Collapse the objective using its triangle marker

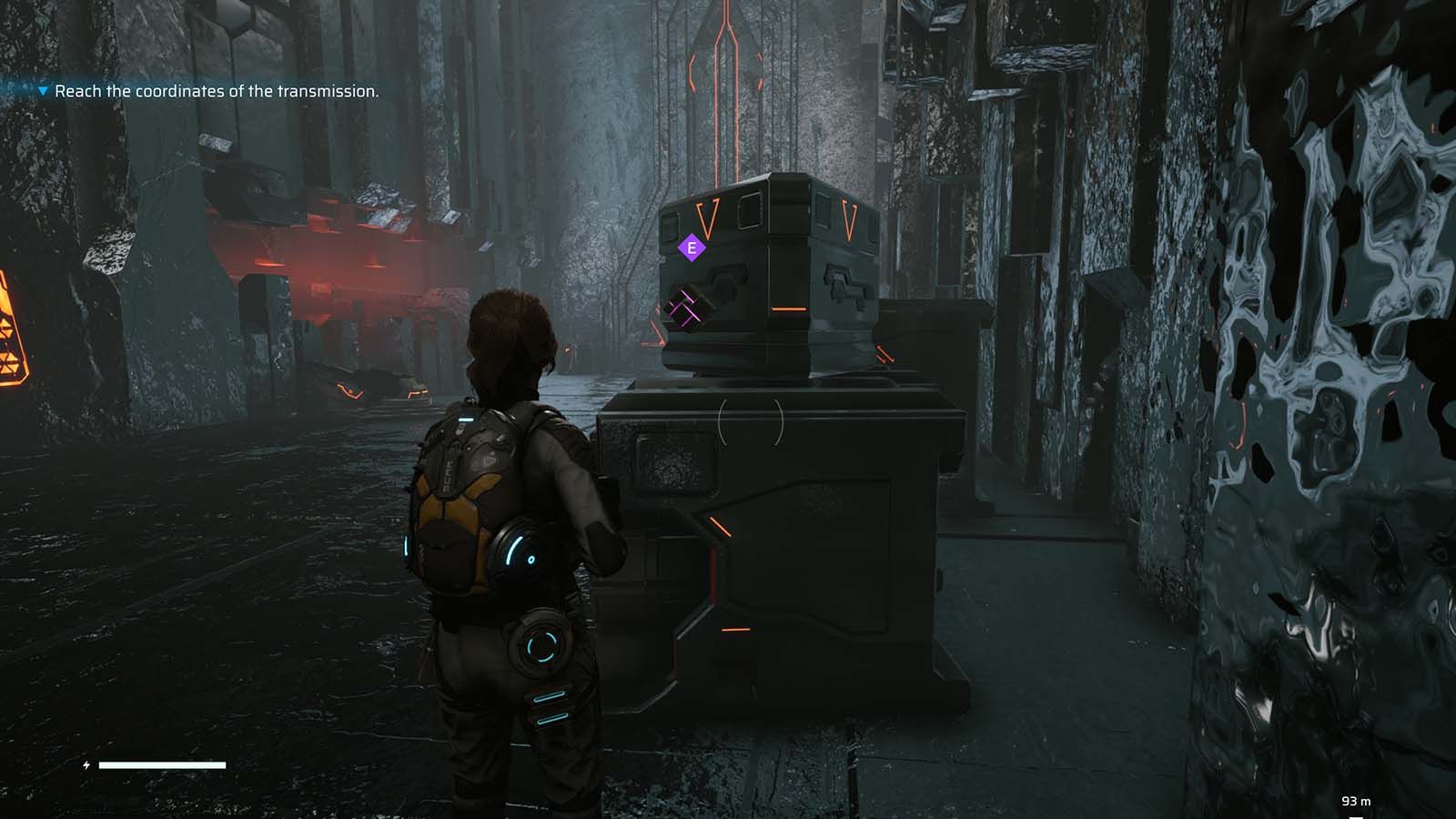click(40, 91)
